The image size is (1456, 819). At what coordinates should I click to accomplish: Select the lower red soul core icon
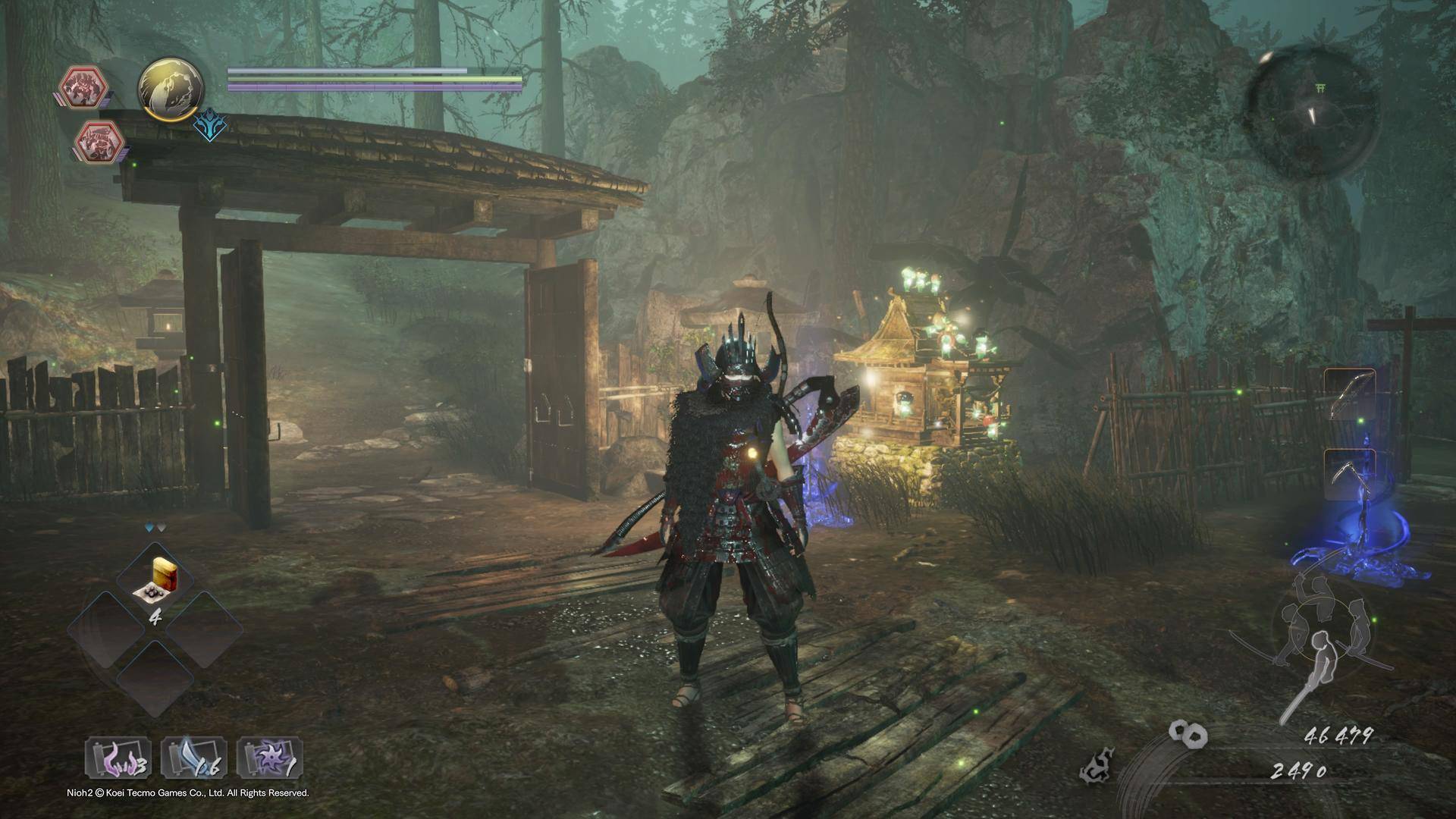pos(101,140)
